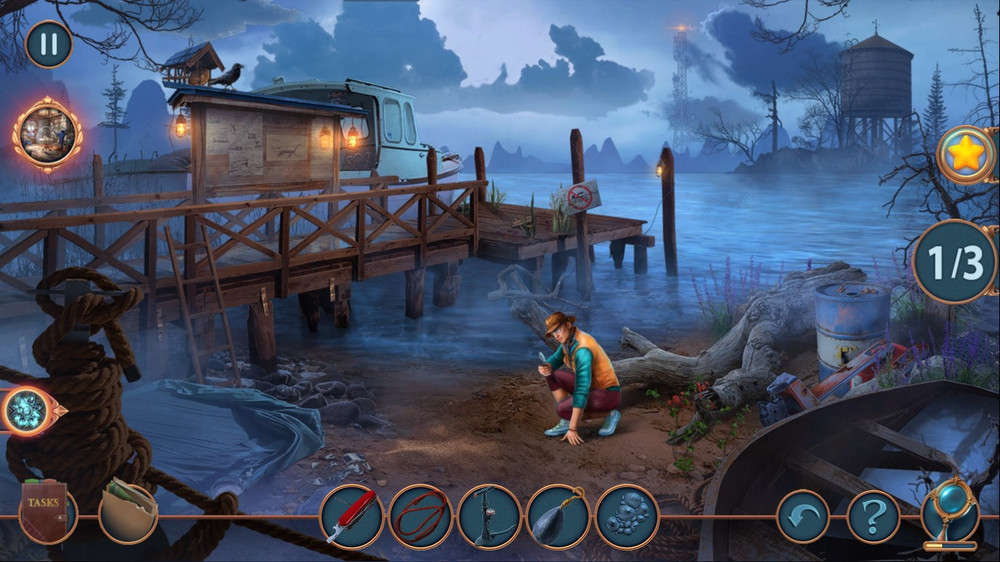Click the 1/3 collectibles counter badge
The image size is (1000, 562).
click(955, 262)
